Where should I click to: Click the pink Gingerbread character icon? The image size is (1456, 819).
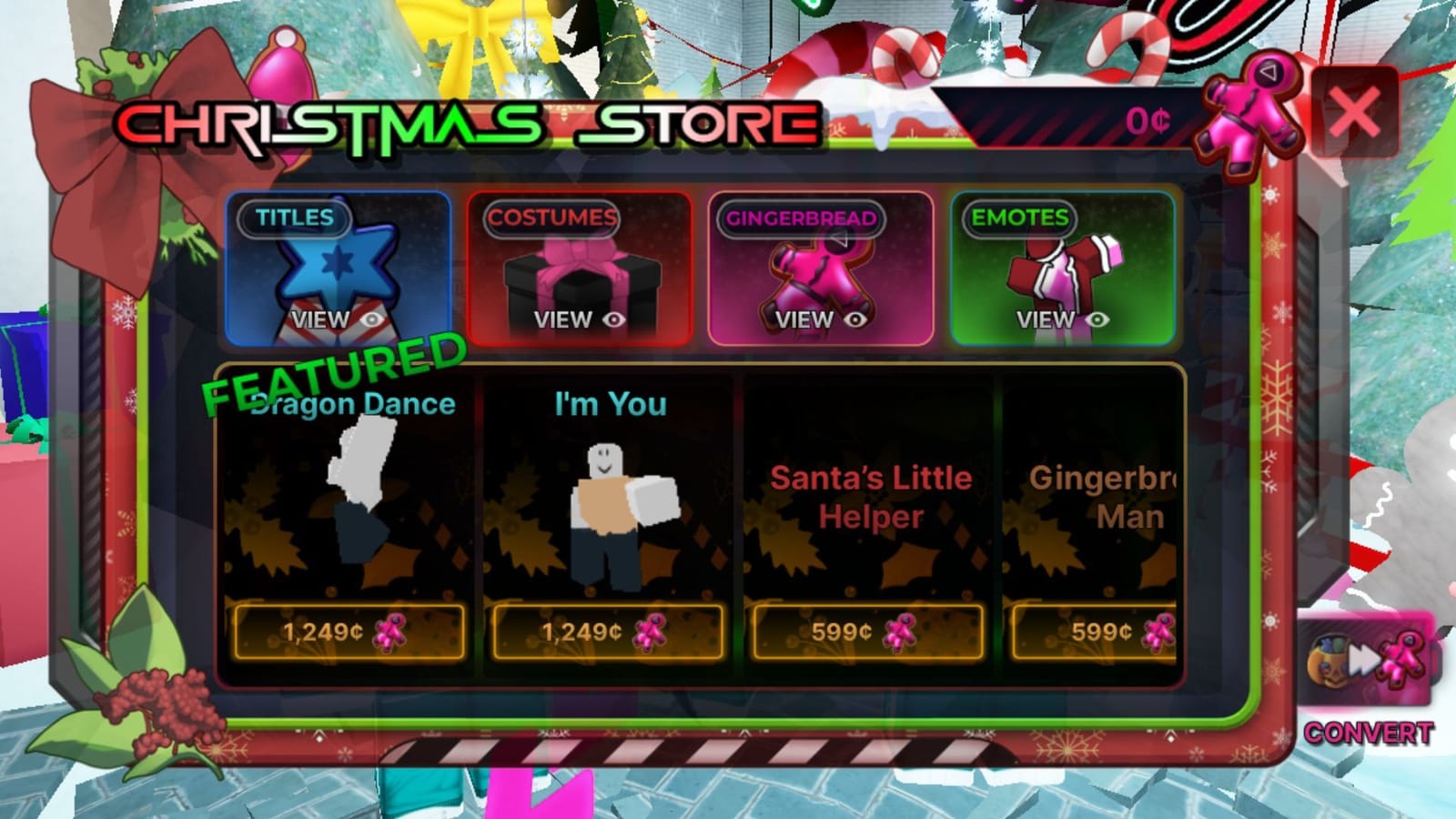point(819,273)
